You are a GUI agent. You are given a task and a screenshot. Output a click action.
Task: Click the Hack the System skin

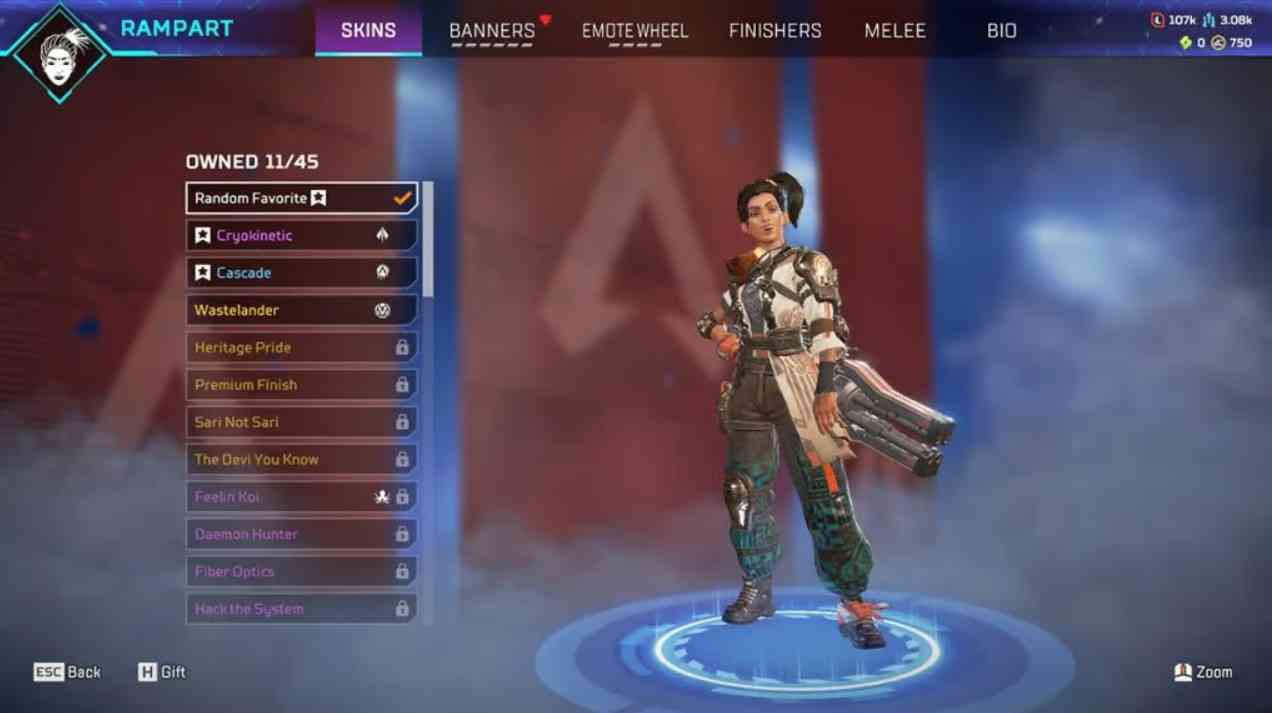pyautogui.click(x=301, y=609)
